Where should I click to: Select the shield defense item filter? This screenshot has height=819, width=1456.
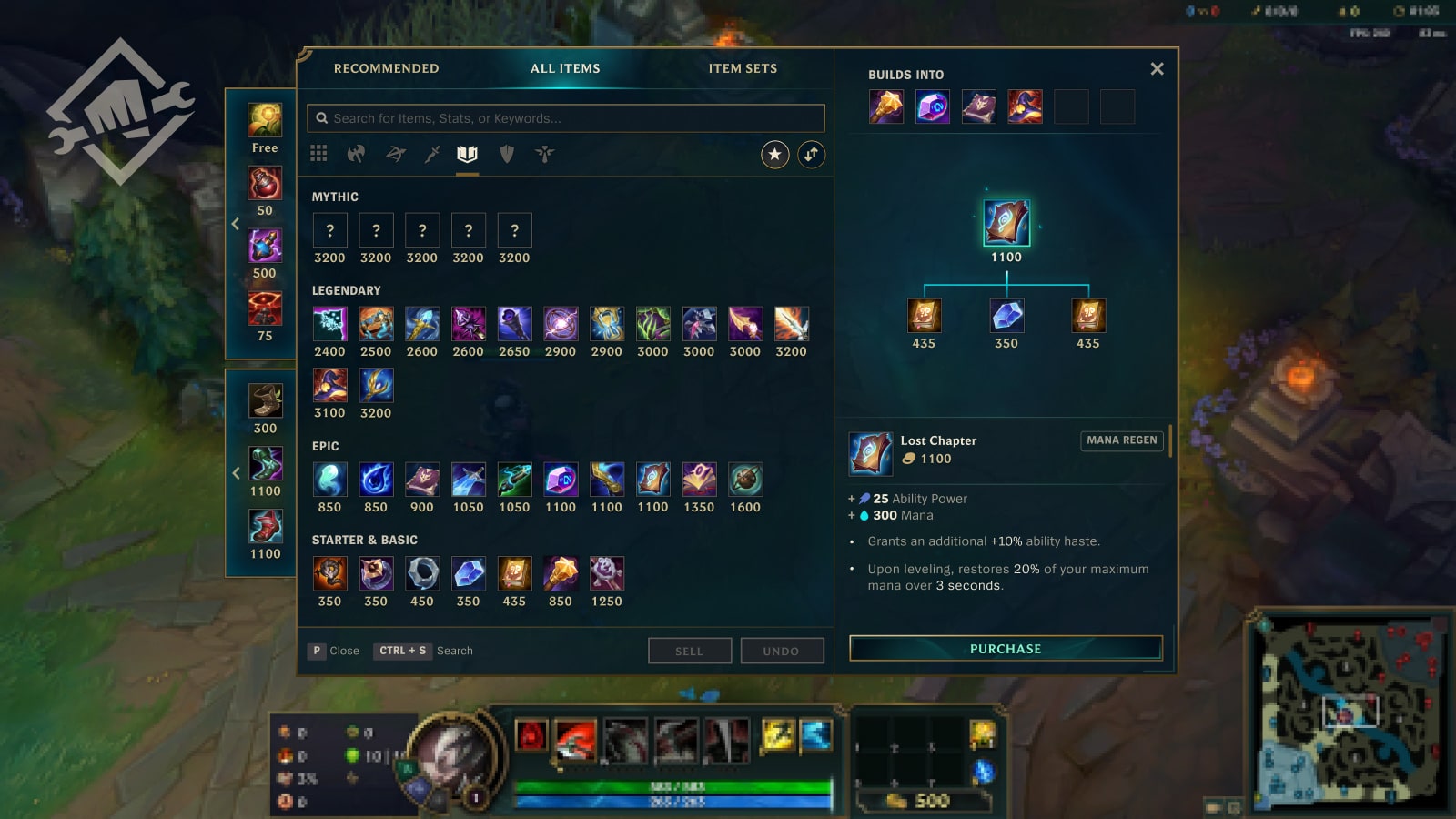pos(506,154)
